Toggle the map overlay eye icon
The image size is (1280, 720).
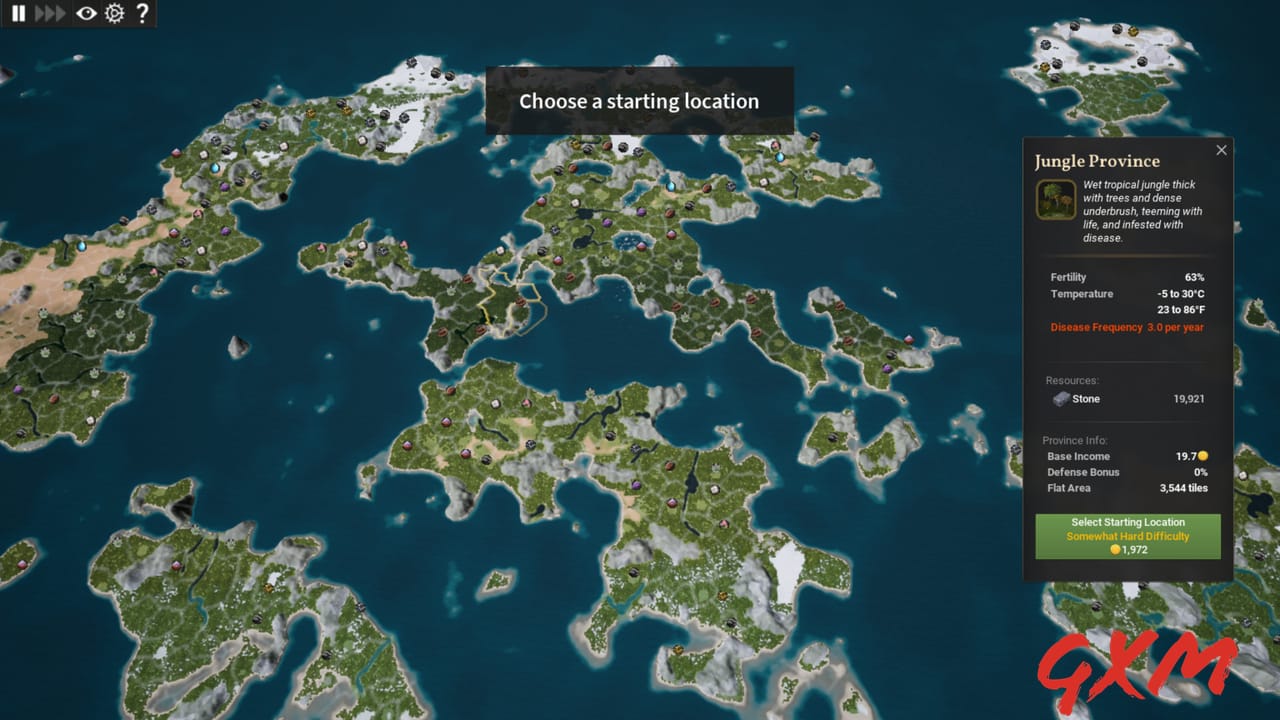pyautogui.click(x=84, y=14)
